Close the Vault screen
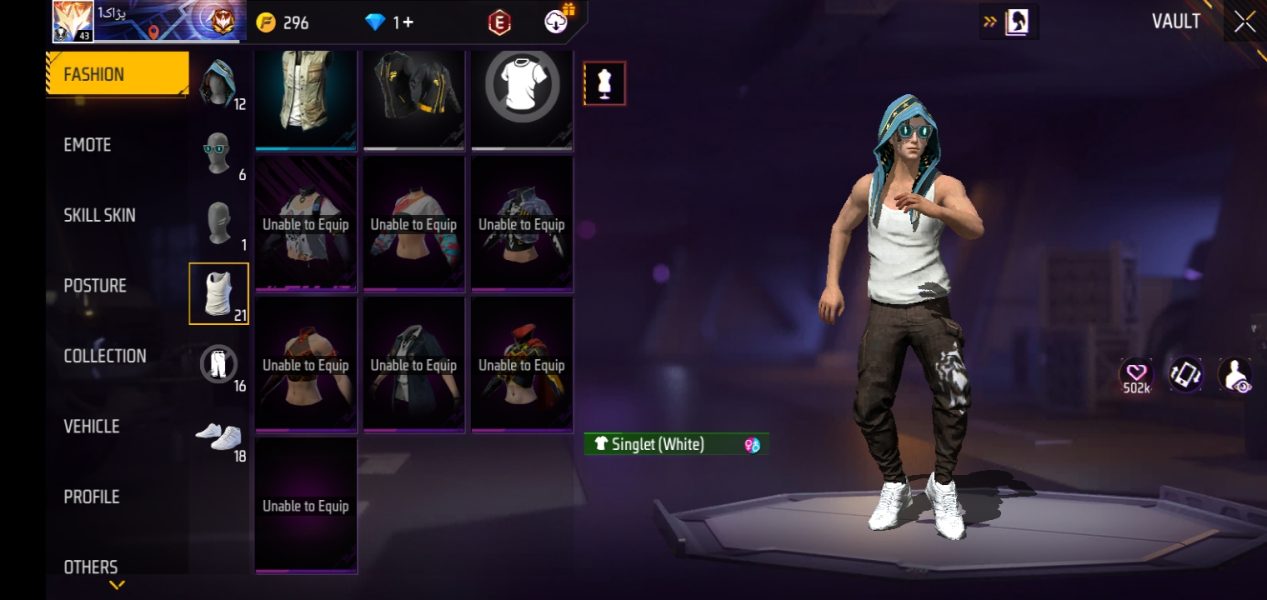1267x600 pixels. pos(1244,22)
